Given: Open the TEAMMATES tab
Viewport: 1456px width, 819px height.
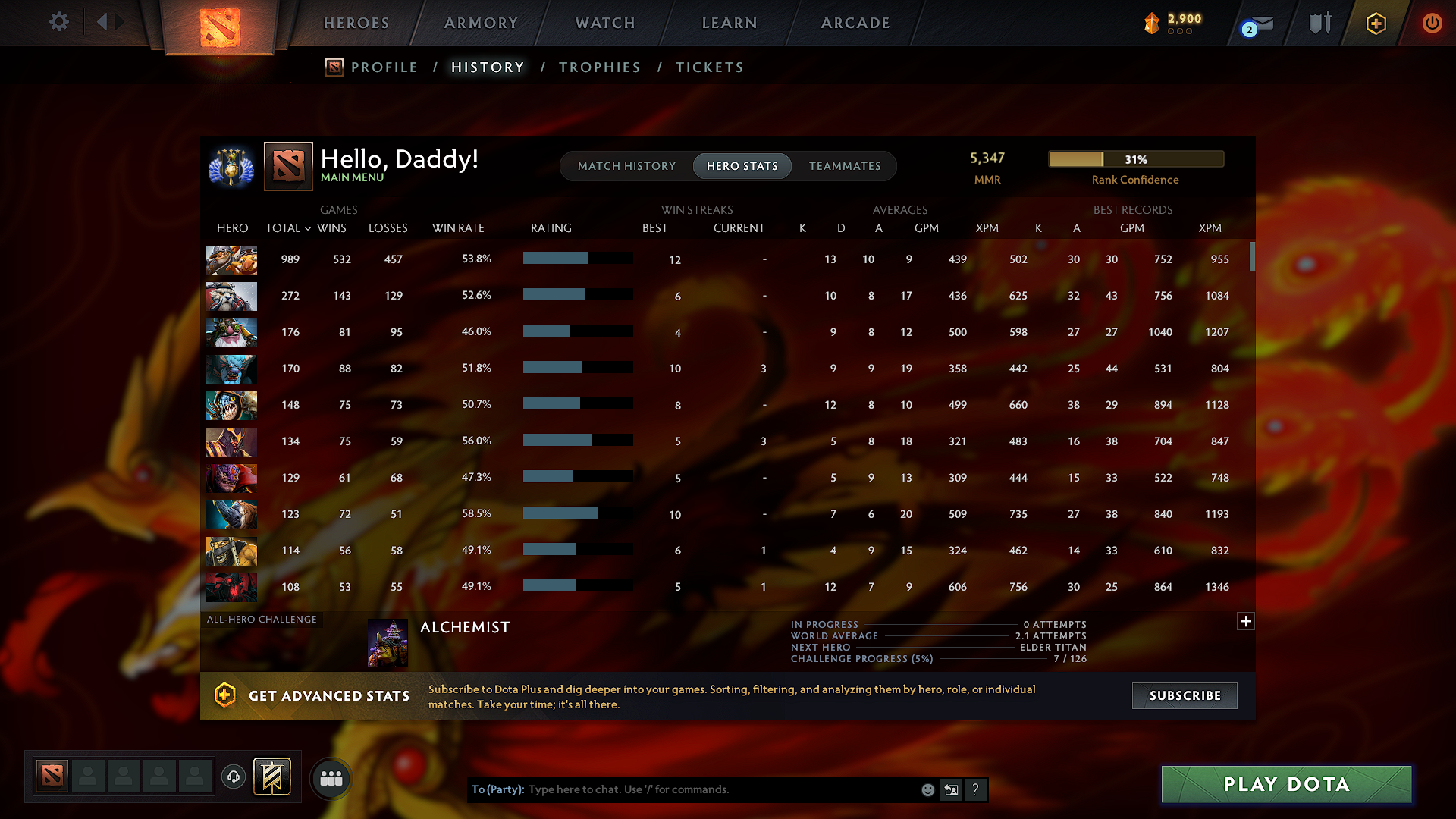Looking at the screenshot, I should click(x=845, y=165).
